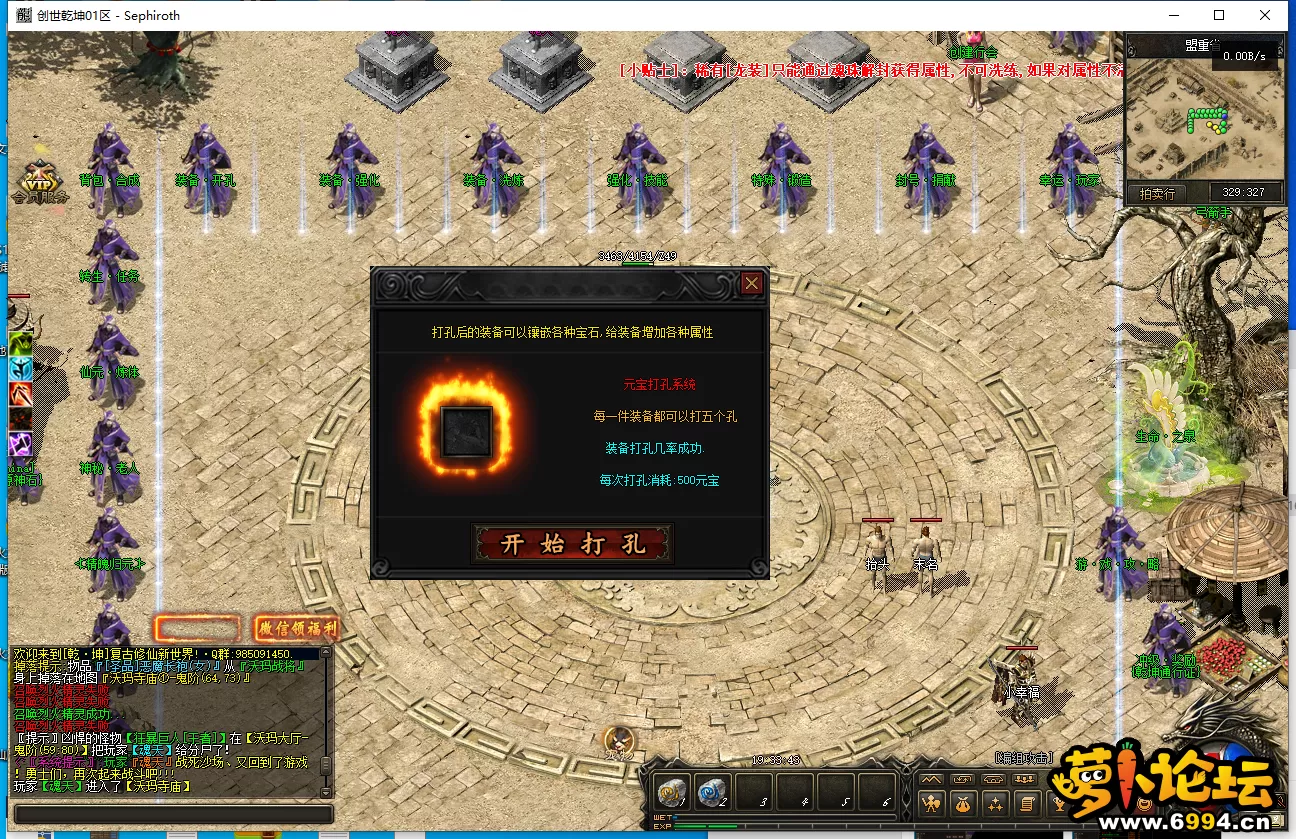Claim rewards via 微信领福利 button
Screen dimensions: 1296x839
[x=297, y=629]
